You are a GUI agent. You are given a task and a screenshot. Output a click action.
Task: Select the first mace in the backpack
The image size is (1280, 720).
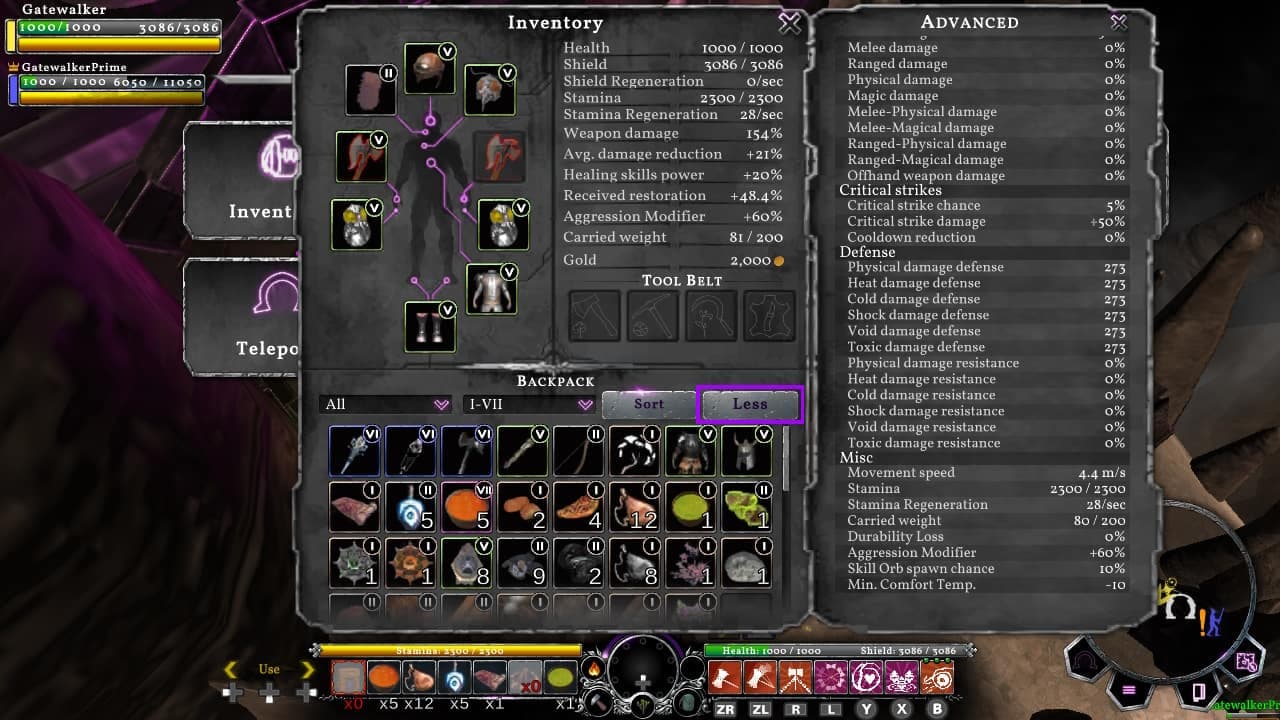354,450
